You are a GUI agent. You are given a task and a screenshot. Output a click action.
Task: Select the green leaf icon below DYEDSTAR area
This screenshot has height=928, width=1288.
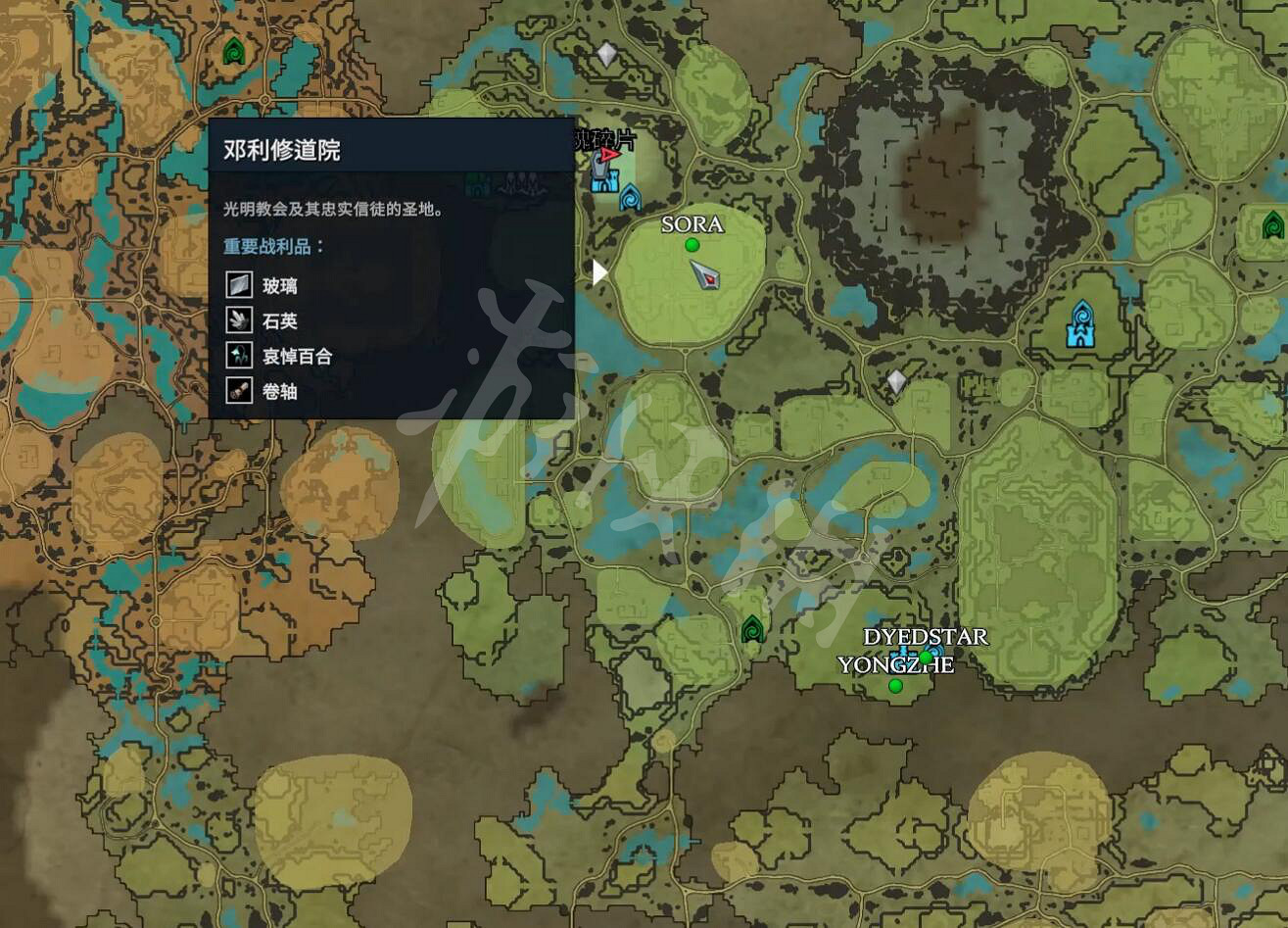pyautogui.click(x=751, y=630)
